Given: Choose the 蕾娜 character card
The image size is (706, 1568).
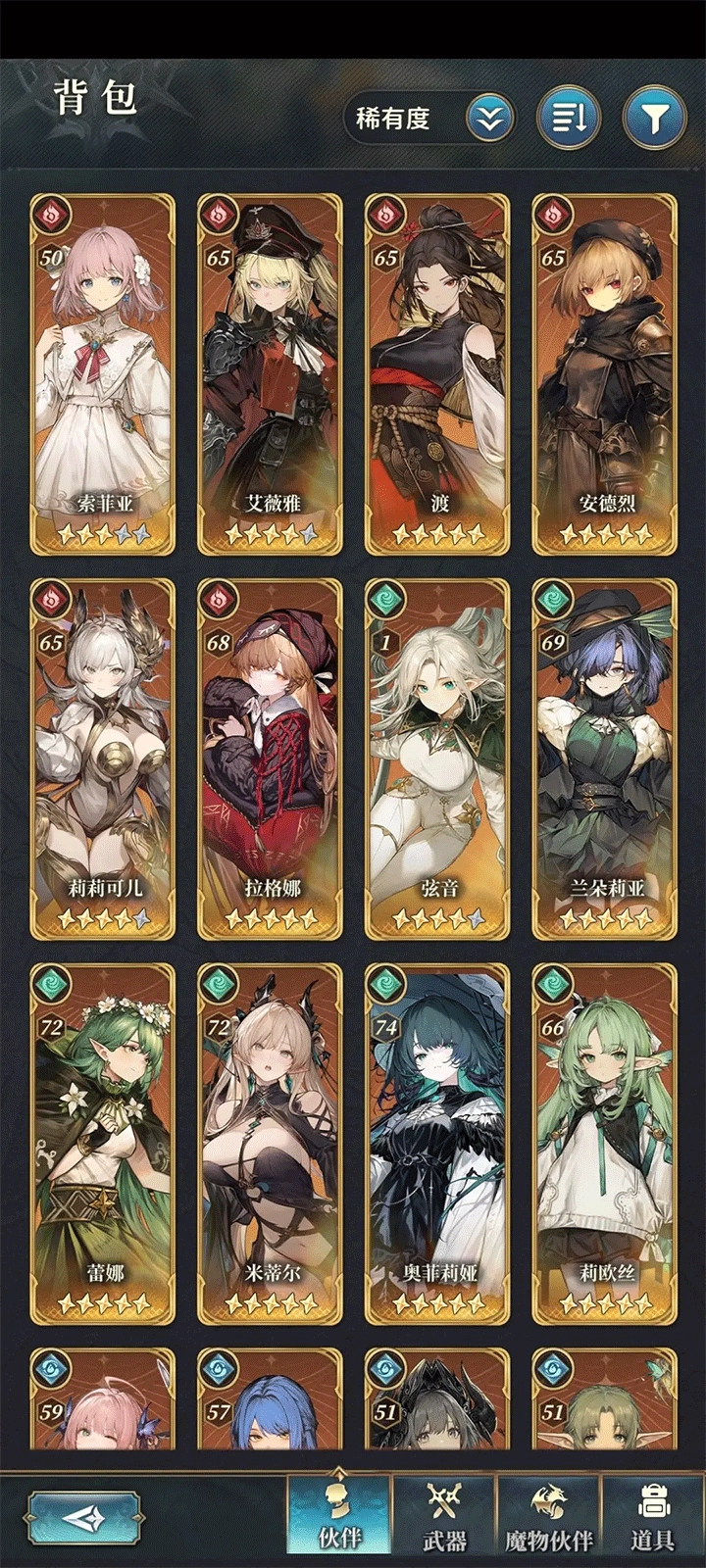Looking at the screenshot, I should click(x=103, y=1143).
